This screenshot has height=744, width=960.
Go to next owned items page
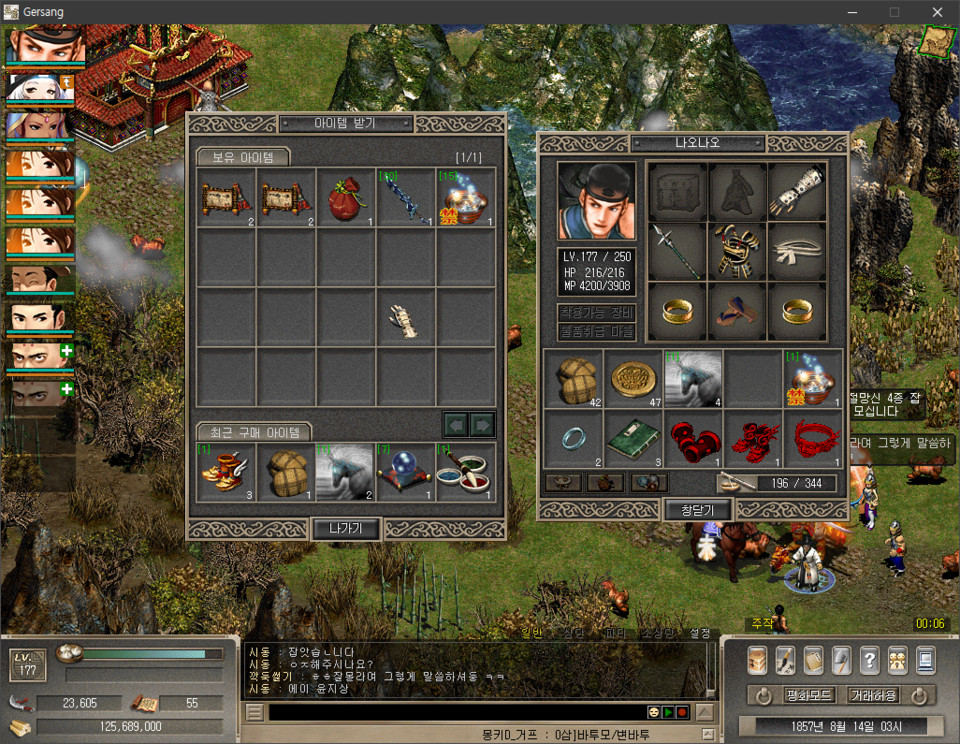click(483, 425)
